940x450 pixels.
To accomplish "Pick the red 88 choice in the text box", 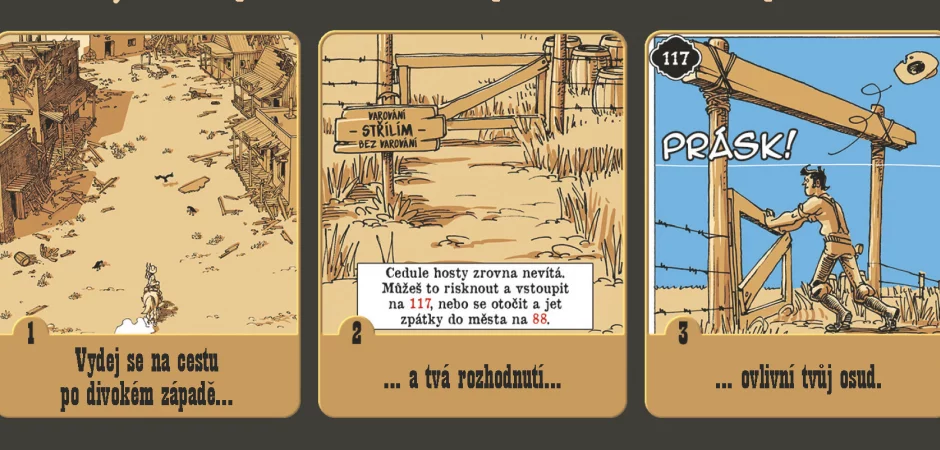I will point(541,320).
